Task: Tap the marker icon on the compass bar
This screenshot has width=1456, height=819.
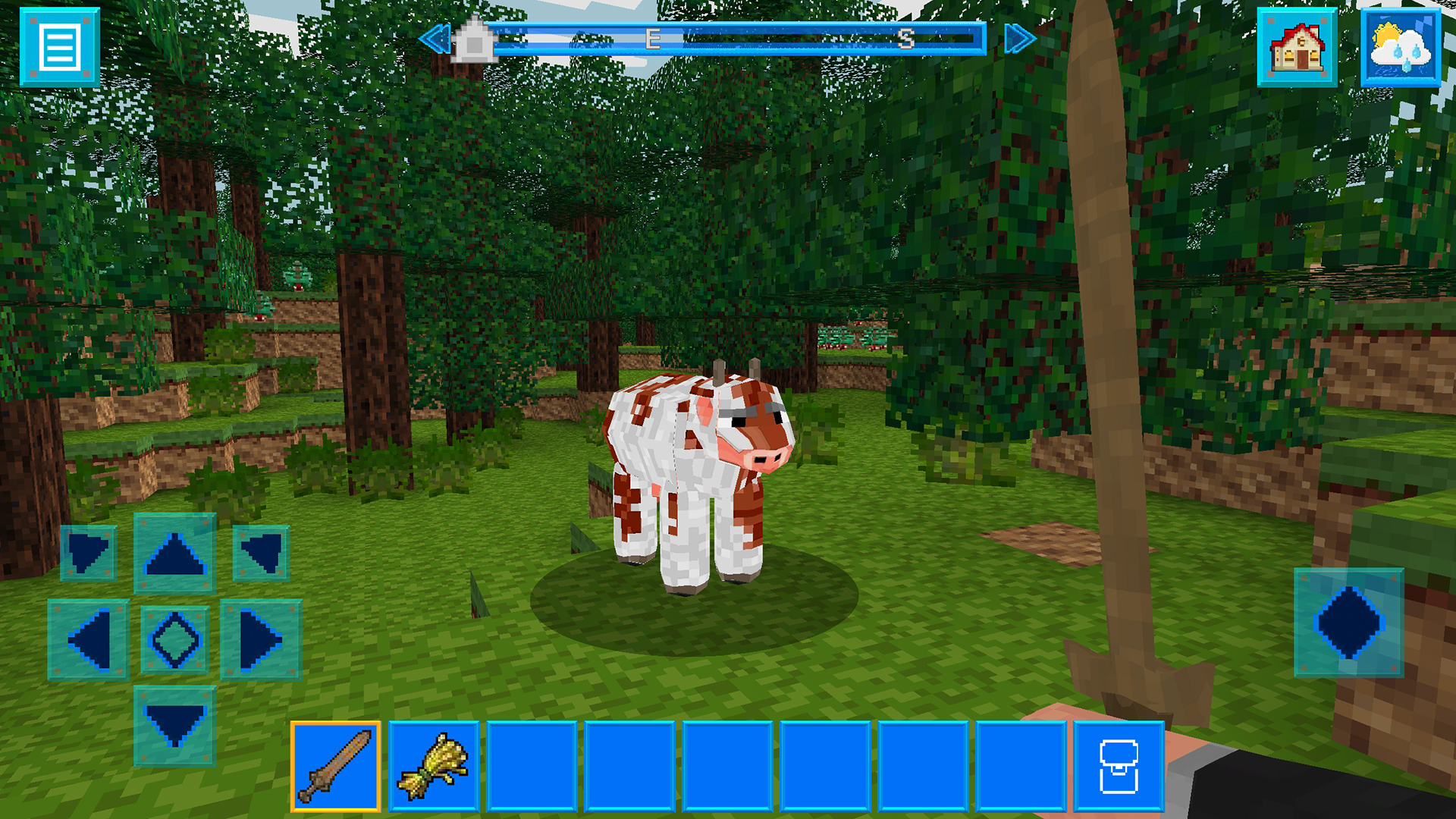Action: (474, 43)
